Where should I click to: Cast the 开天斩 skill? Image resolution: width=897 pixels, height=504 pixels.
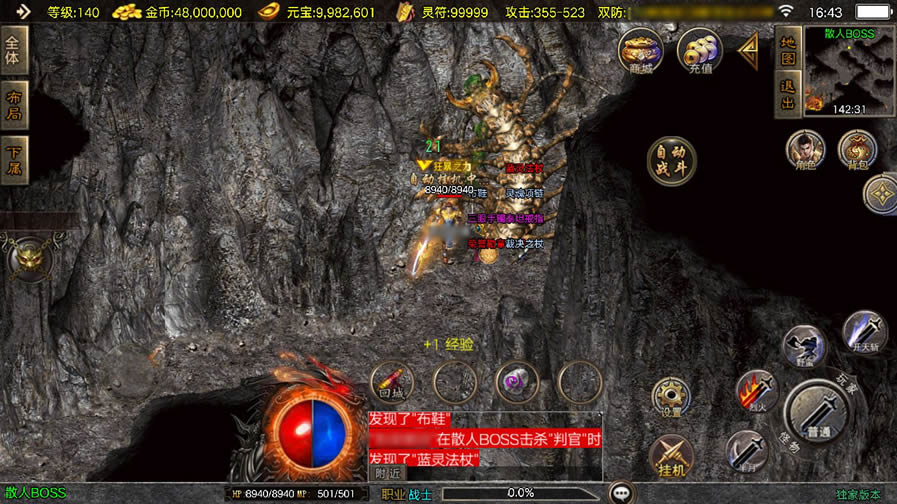pos(863,332)
